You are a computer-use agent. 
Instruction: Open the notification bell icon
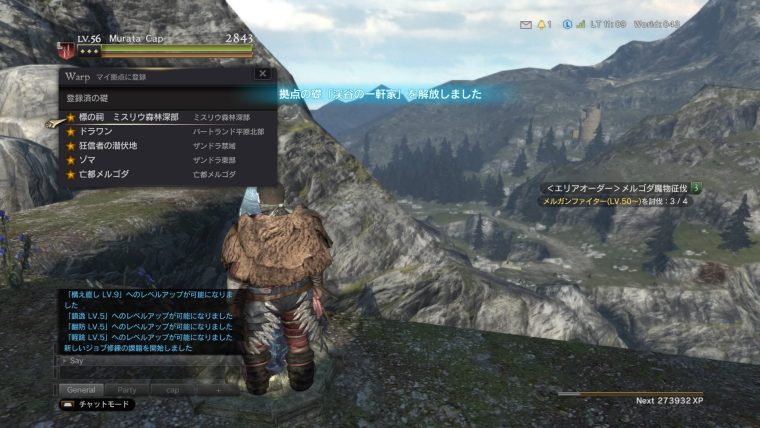542,24
